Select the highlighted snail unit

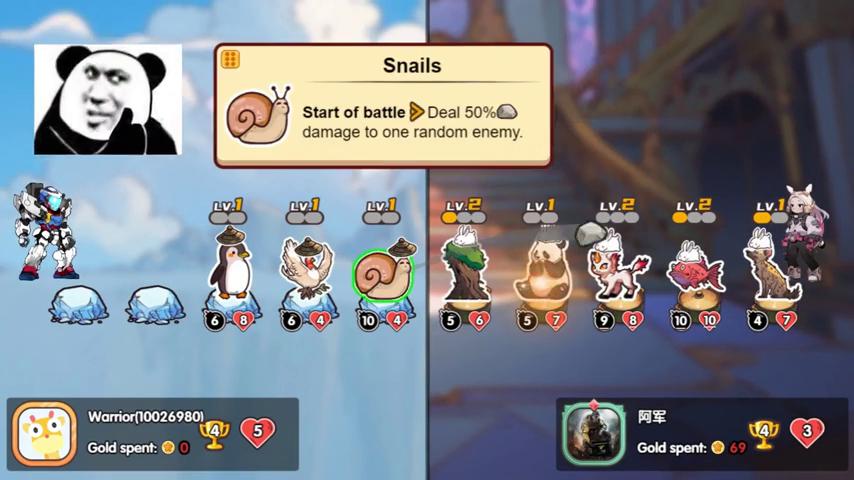click(x=383, y=274)
